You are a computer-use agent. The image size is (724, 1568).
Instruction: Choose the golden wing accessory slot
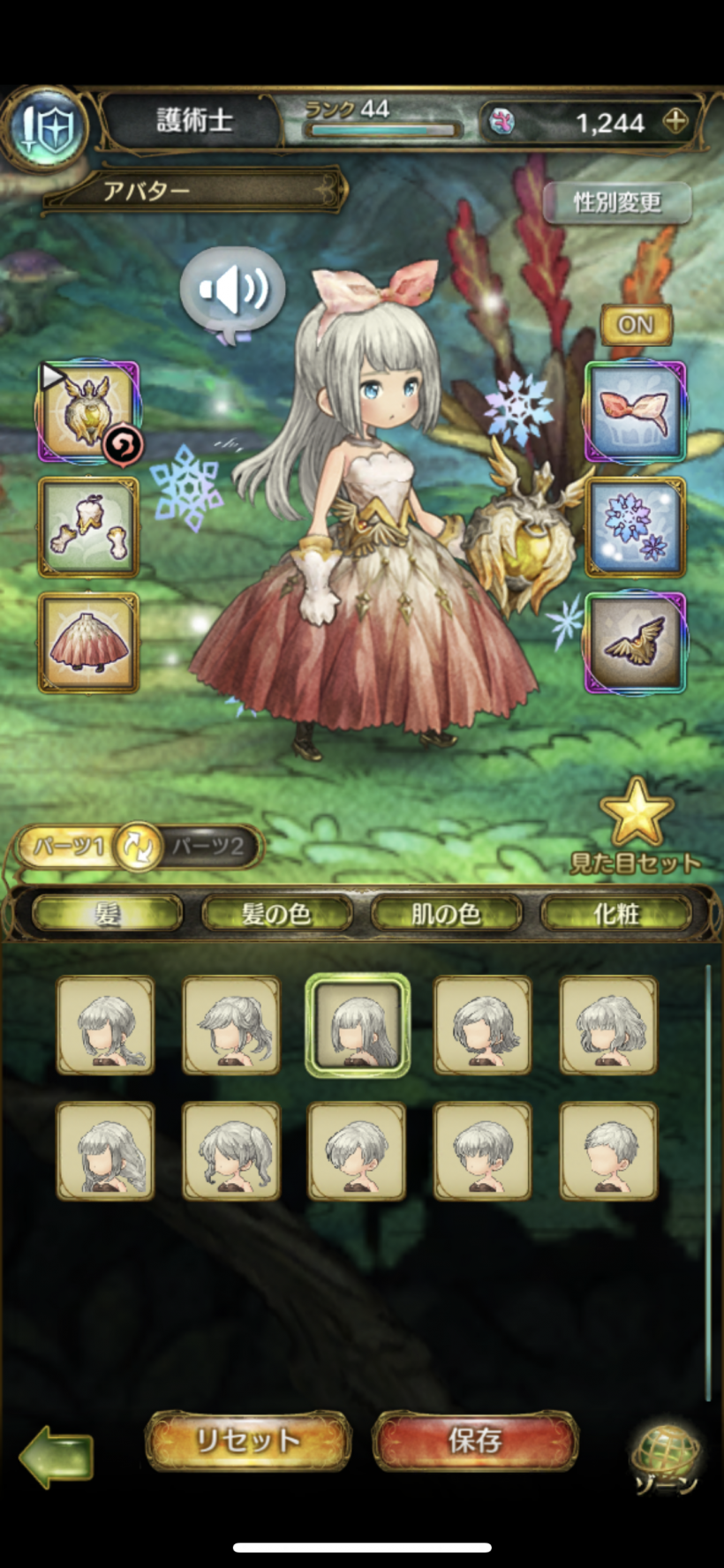point(636,642)
